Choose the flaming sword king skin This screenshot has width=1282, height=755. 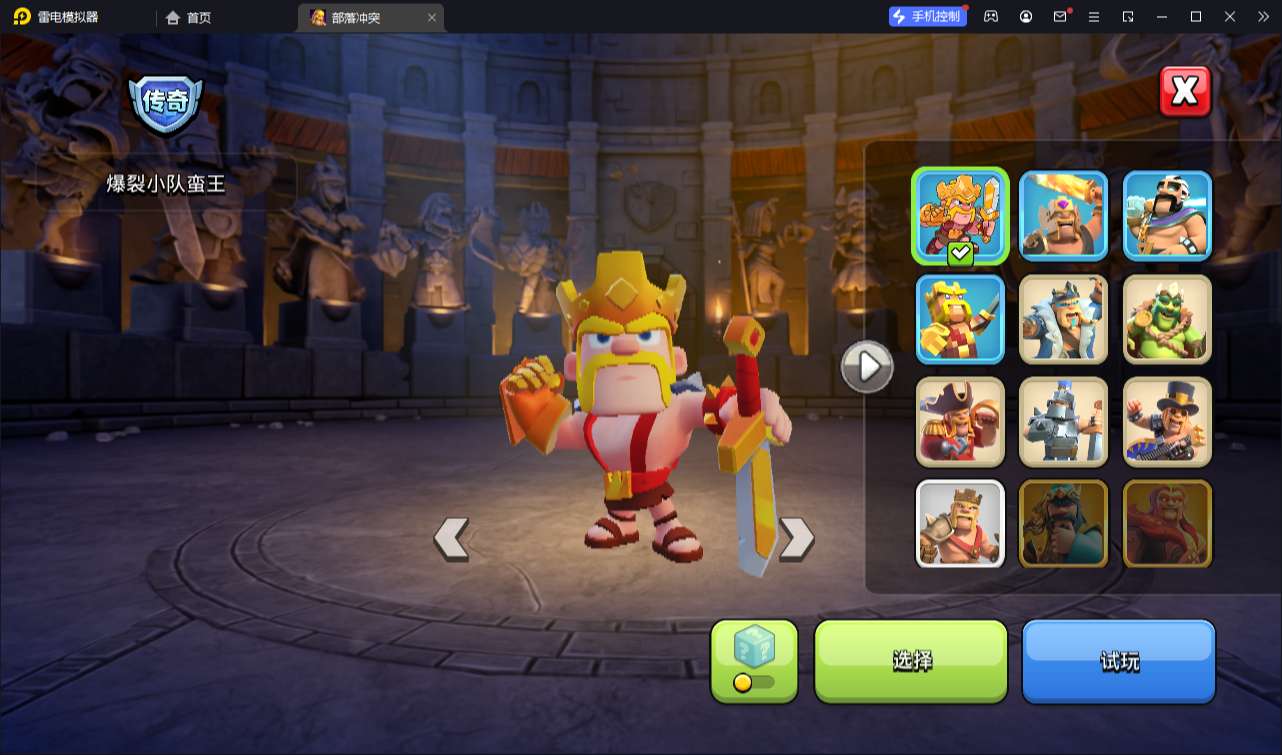click(1063, 216)
